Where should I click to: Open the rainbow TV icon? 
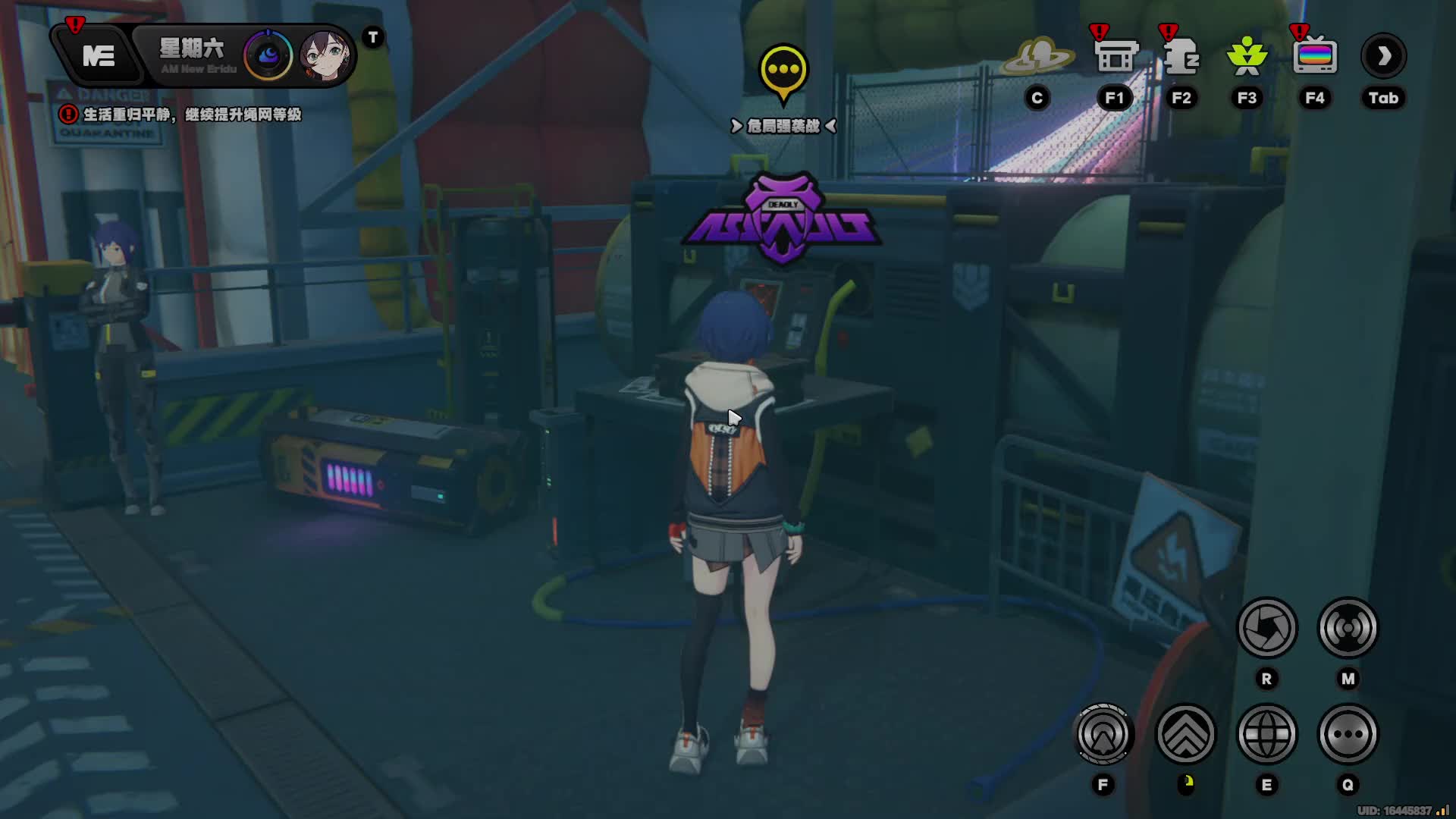1315,56
